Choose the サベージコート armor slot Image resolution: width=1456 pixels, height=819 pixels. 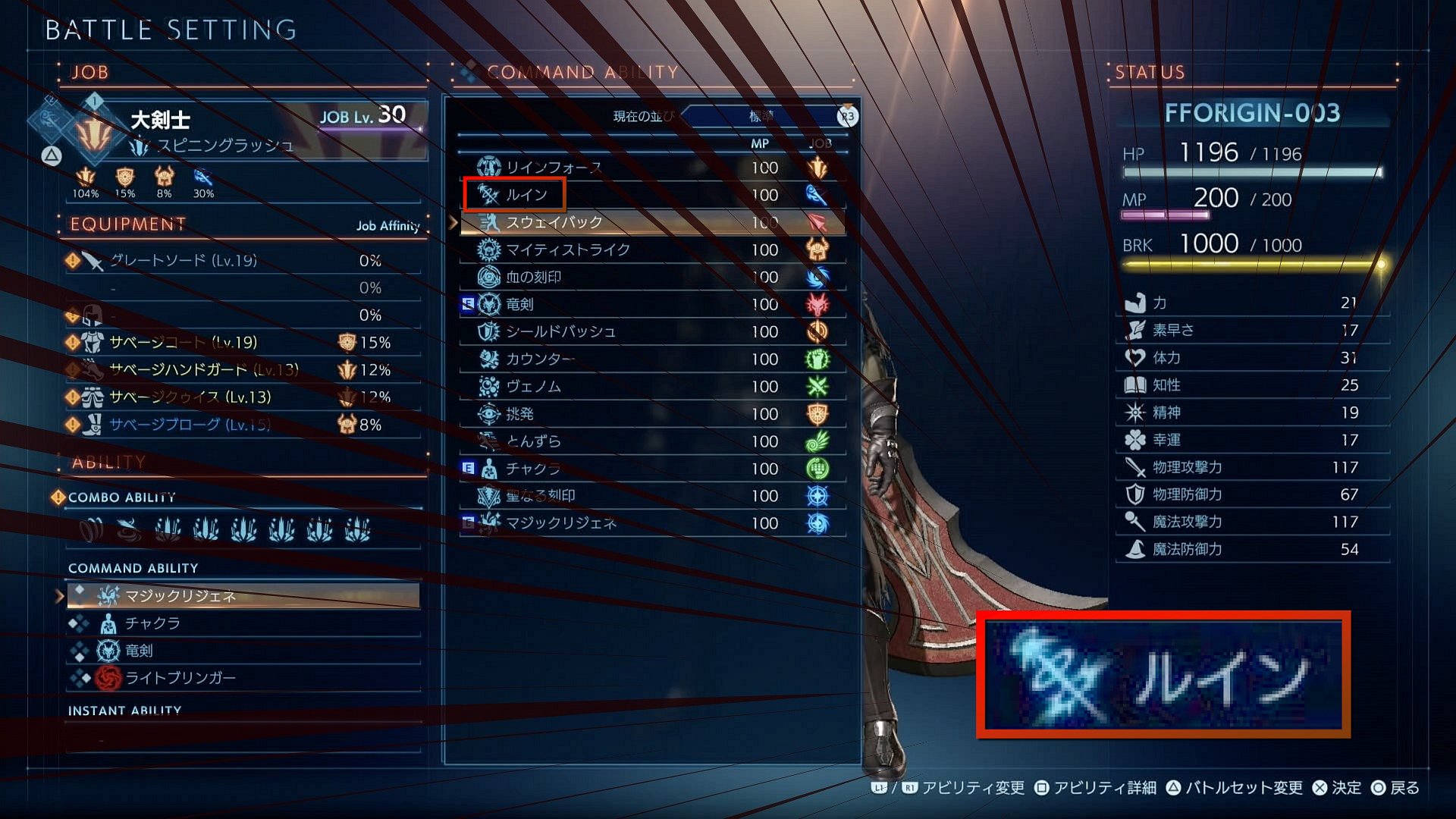point(184,343)
